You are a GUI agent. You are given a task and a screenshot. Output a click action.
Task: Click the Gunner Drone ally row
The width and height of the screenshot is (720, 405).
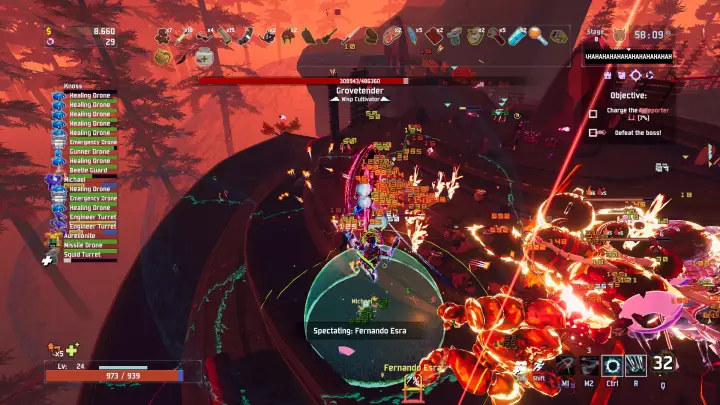tap(88, 152)
